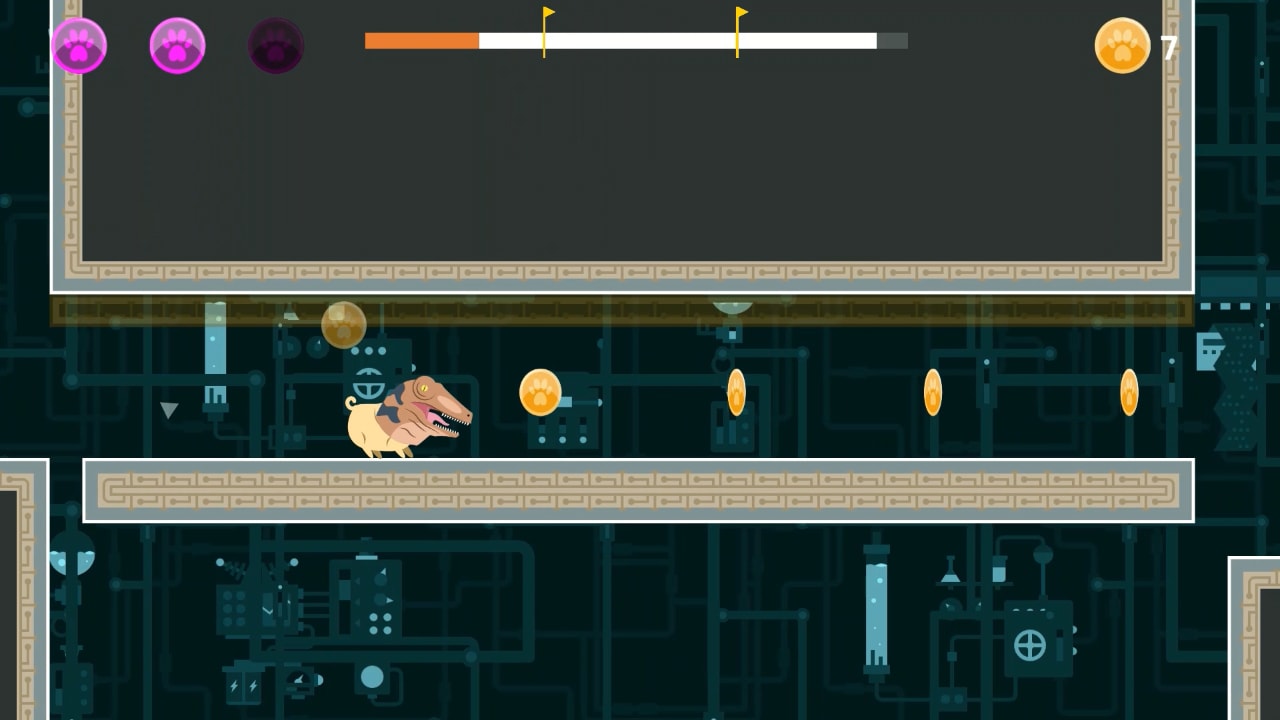Click the orange paw coin counter icon
Image resolution: width=1280 pixels, height=720 pixels.
pos(1122,46)
